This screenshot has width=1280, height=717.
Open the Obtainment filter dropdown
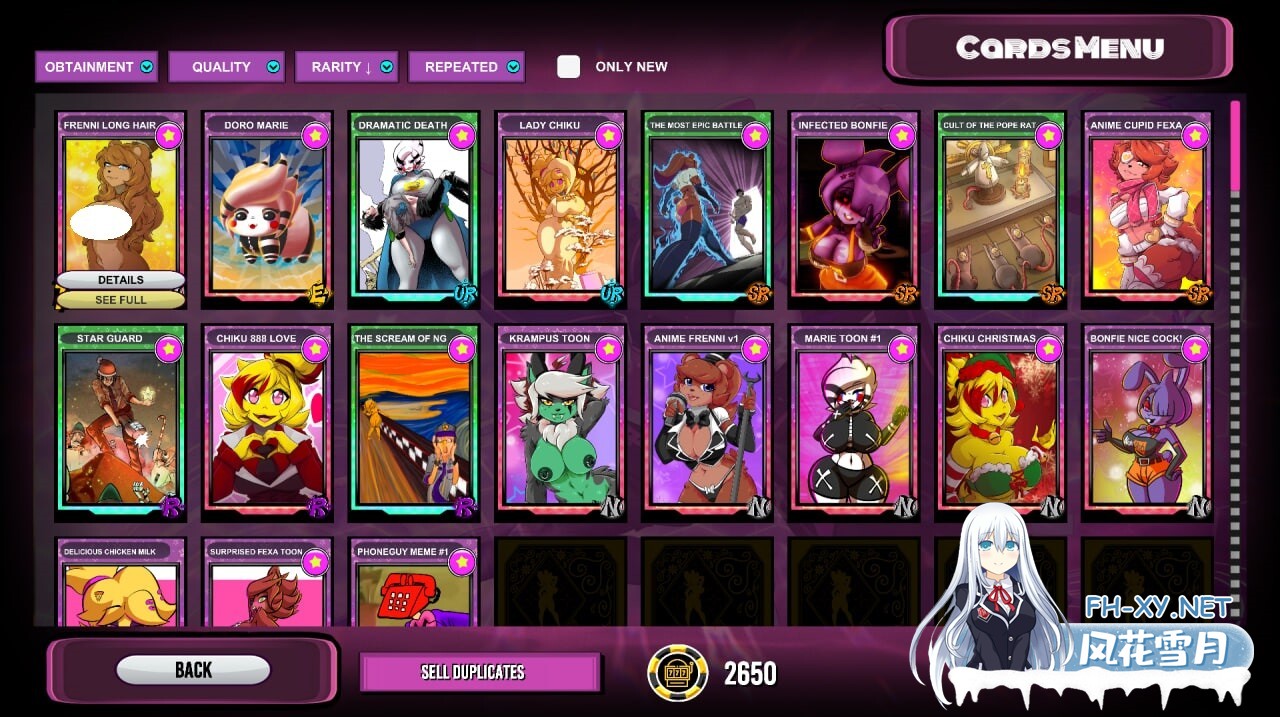97,67
